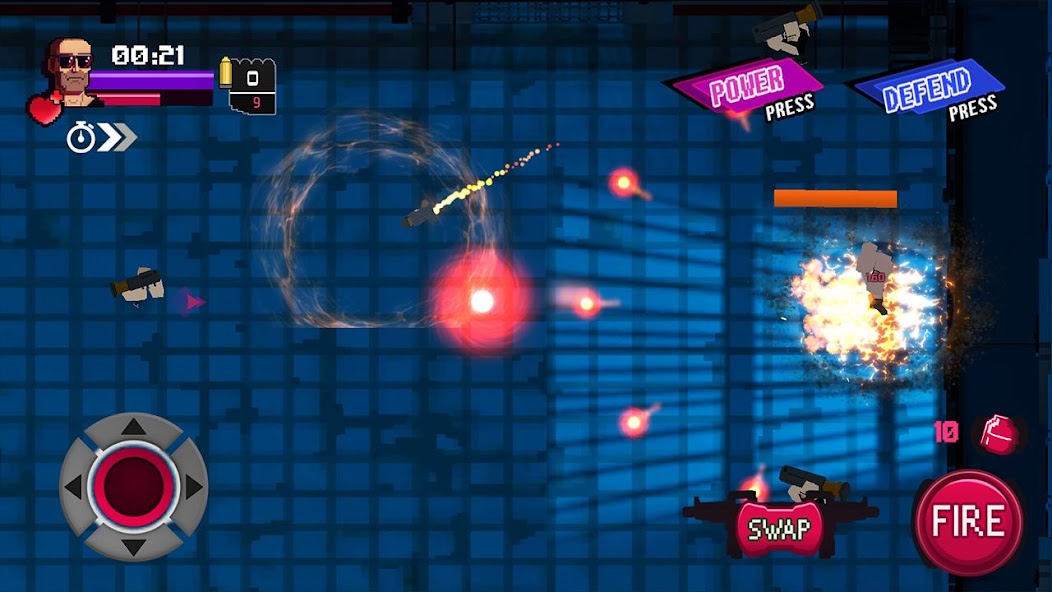Tap the joystick's down arrow
This screenshot has height=592, width=1052.
click(133, 545)
